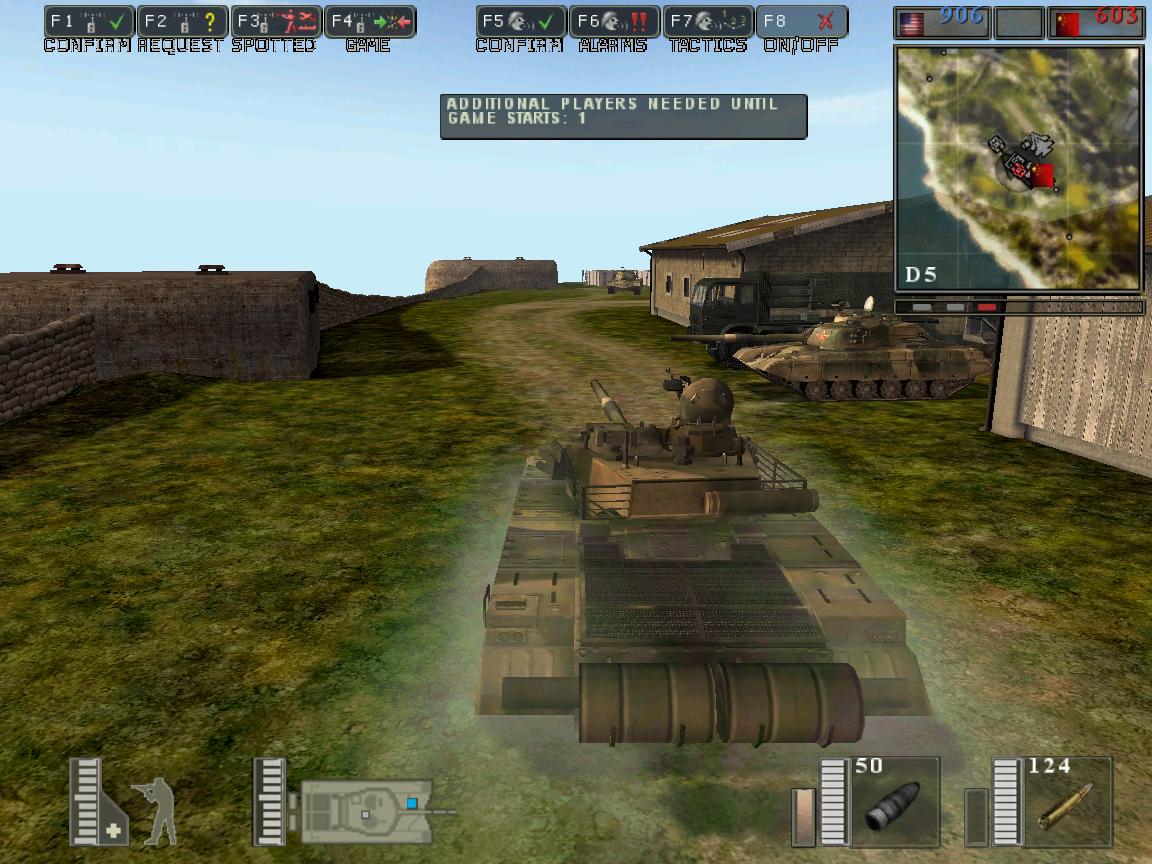1152x864 pixels.
Task: Select the tank shell weapon icon
Action: click(x=893, y=802)
